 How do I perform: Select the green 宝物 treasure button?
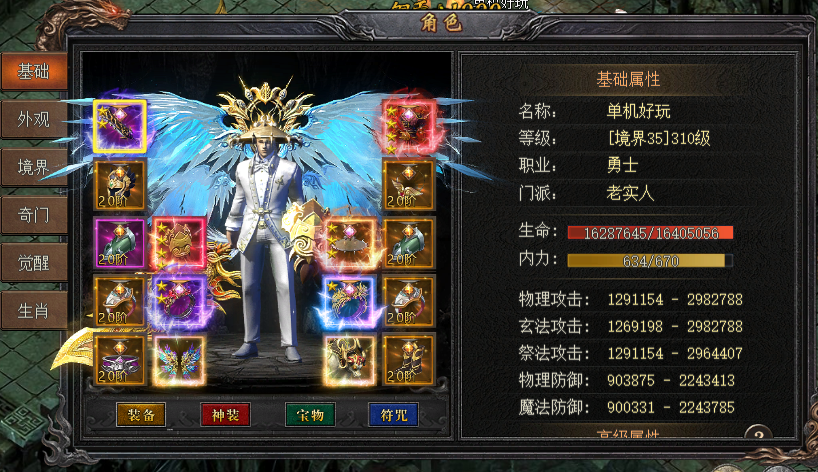coord(309,414)
